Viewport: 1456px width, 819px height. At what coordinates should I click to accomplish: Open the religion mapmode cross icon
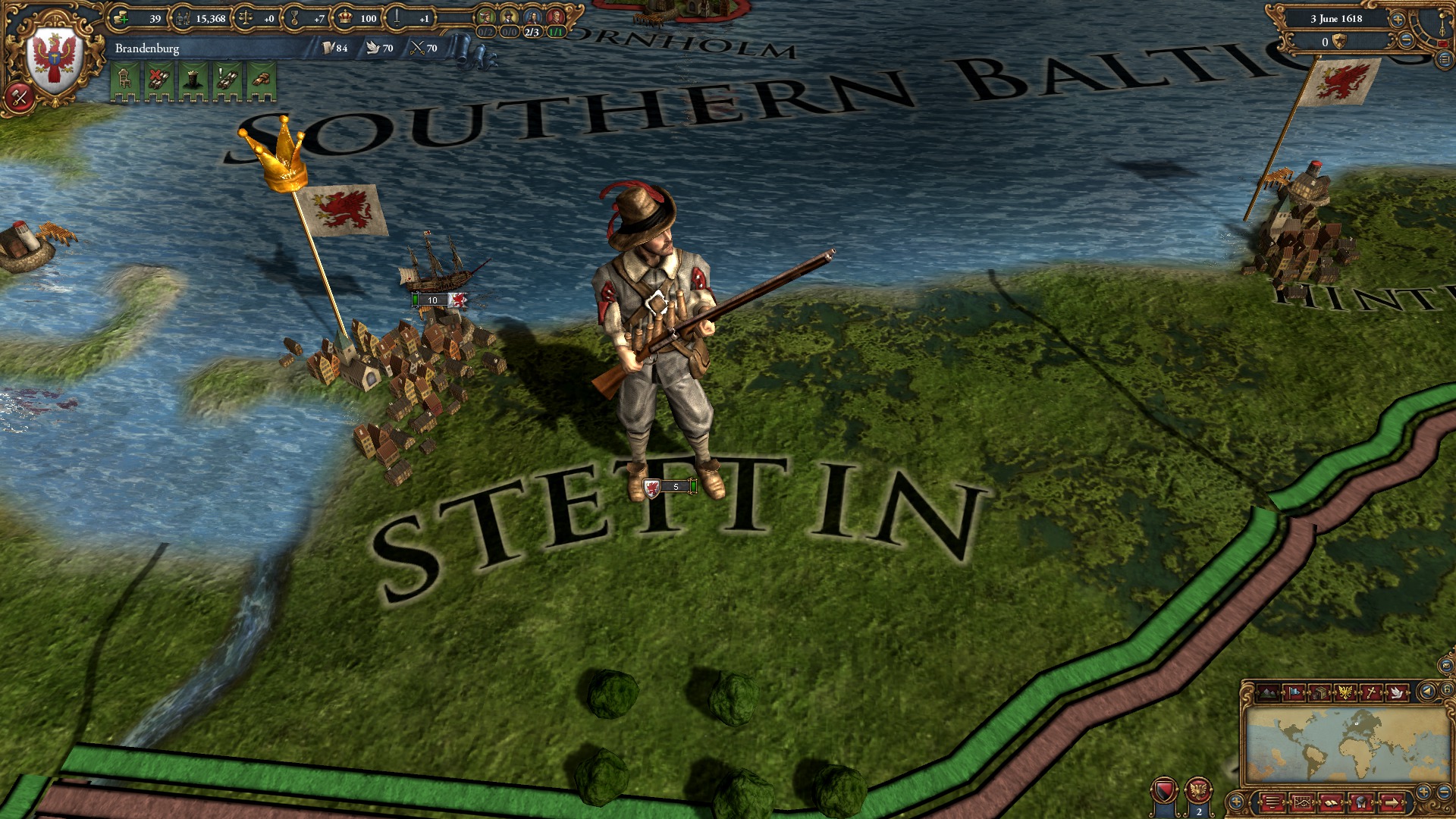(1371, 691)
